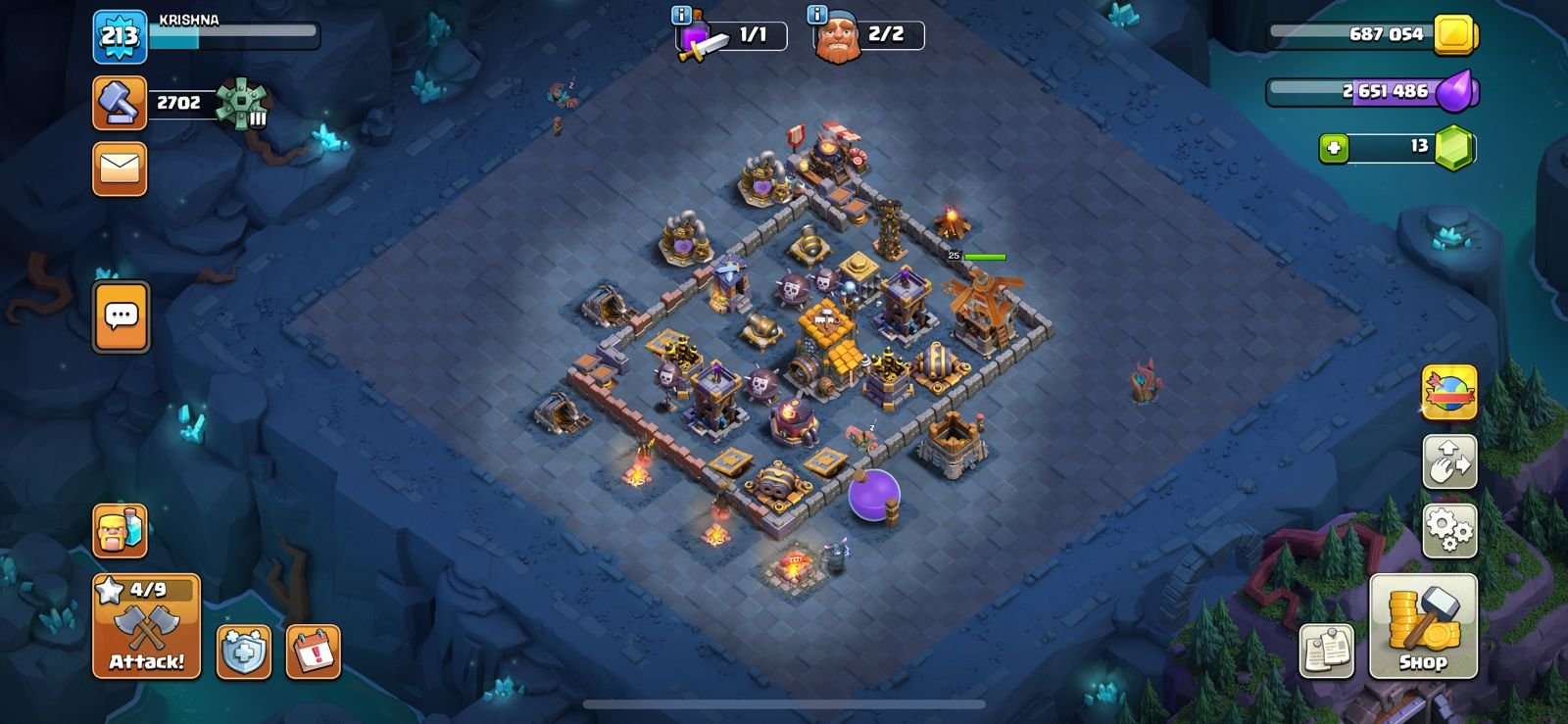The height and width of the screenshot is (724, 1568).
Task: Open the events calendar icon
Action: 314,652
